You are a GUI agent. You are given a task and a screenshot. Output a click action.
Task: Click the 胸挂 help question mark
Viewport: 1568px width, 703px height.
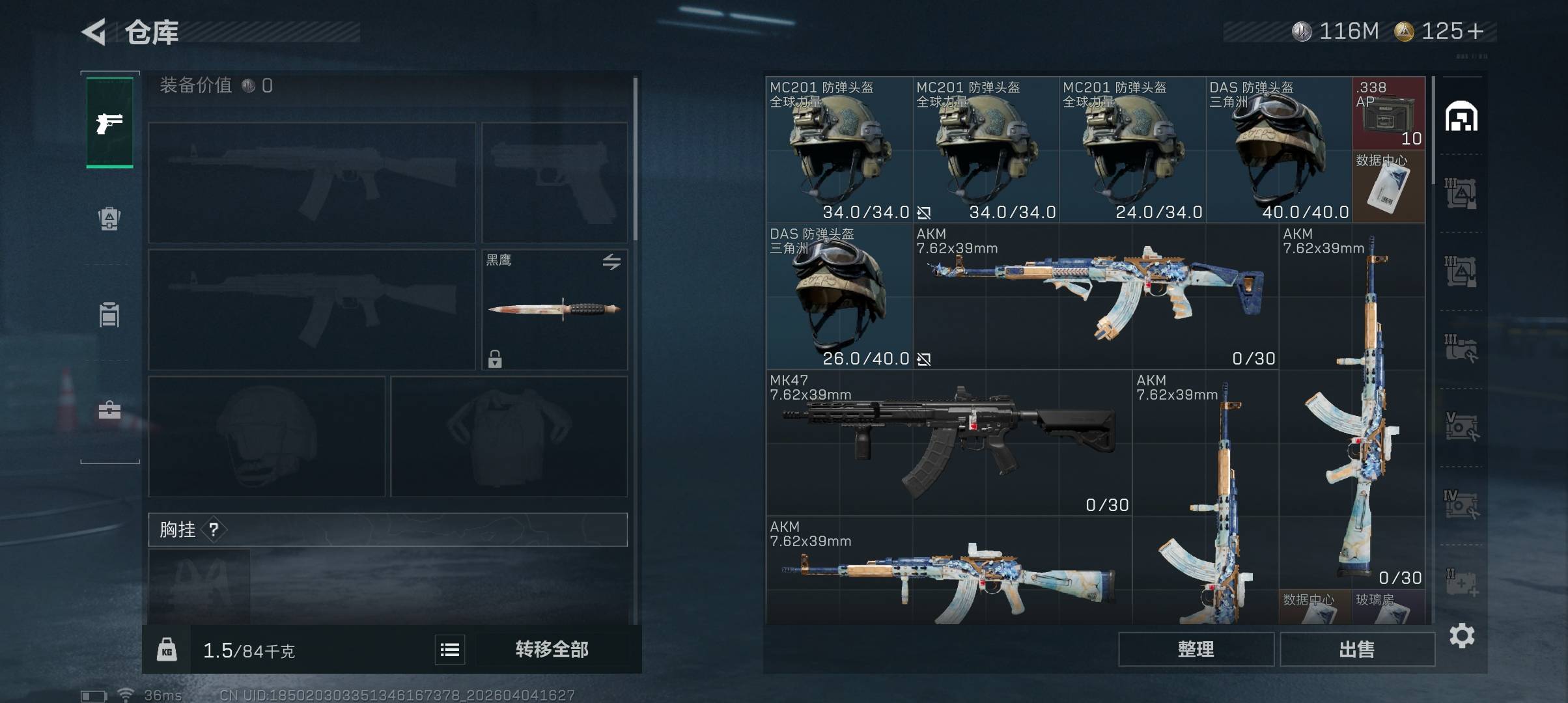(x=214, y=530)
